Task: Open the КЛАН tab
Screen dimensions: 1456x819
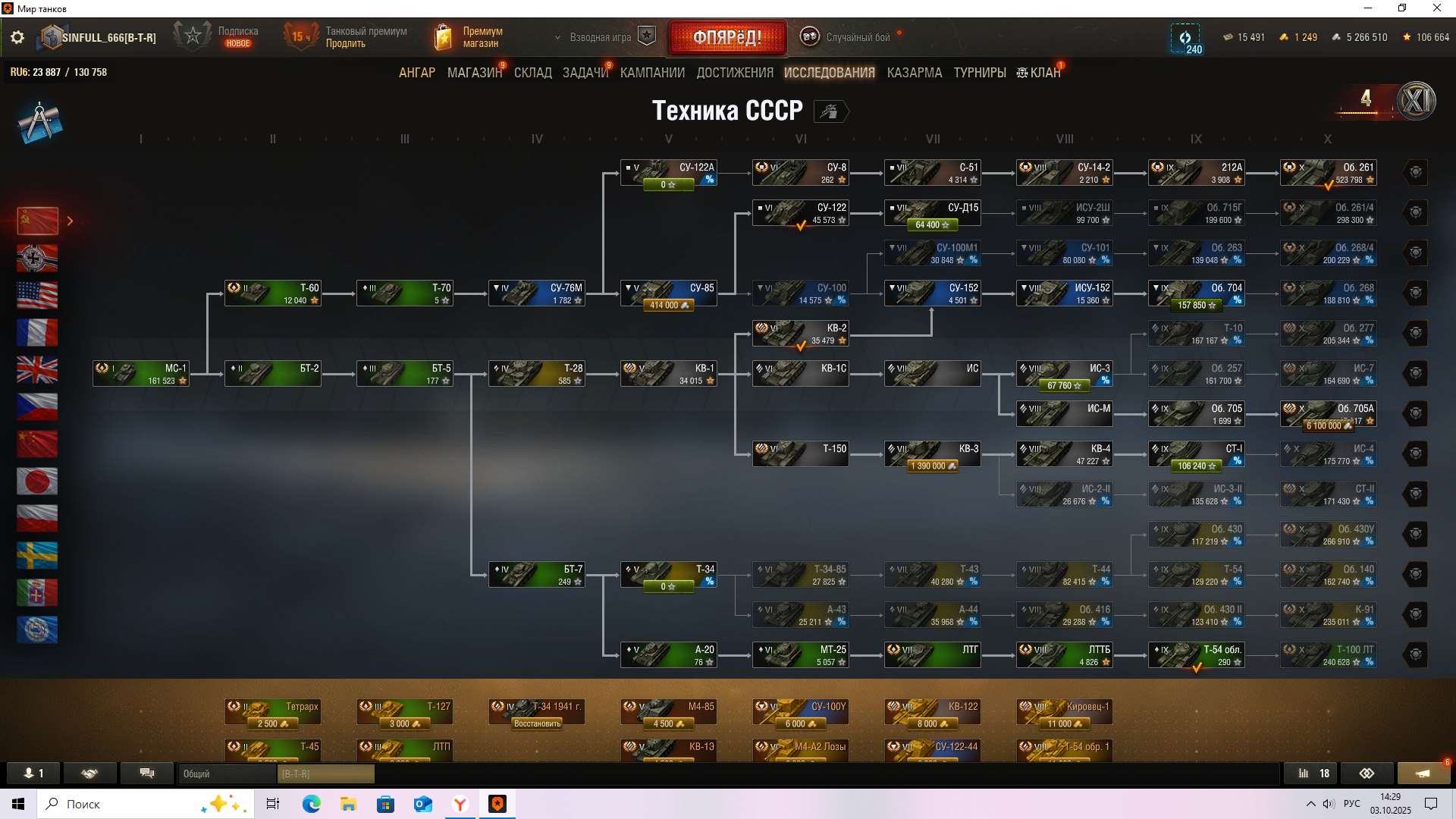Action: click(1039, 73)
